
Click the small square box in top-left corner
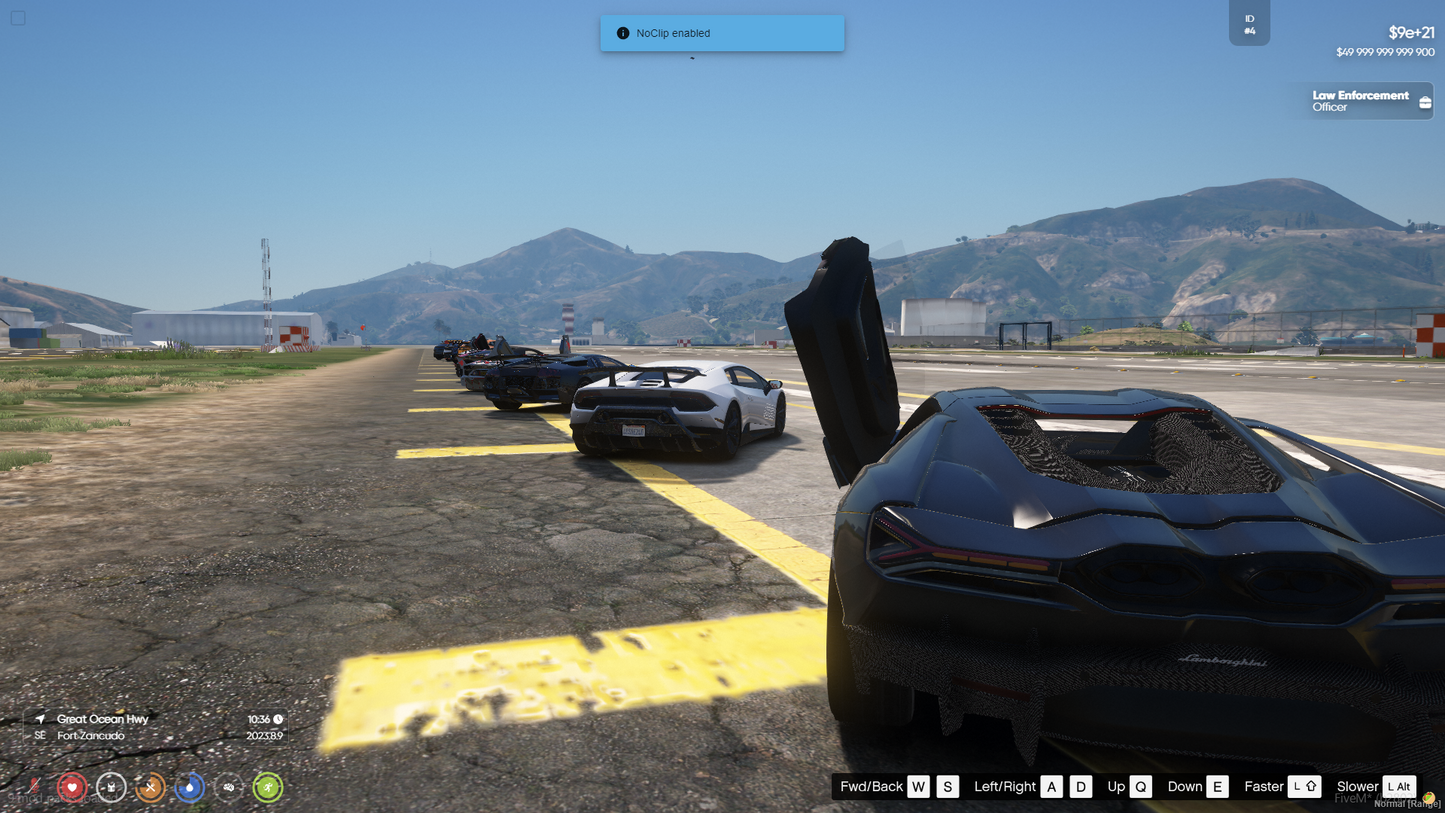click(x=18, y=18)
